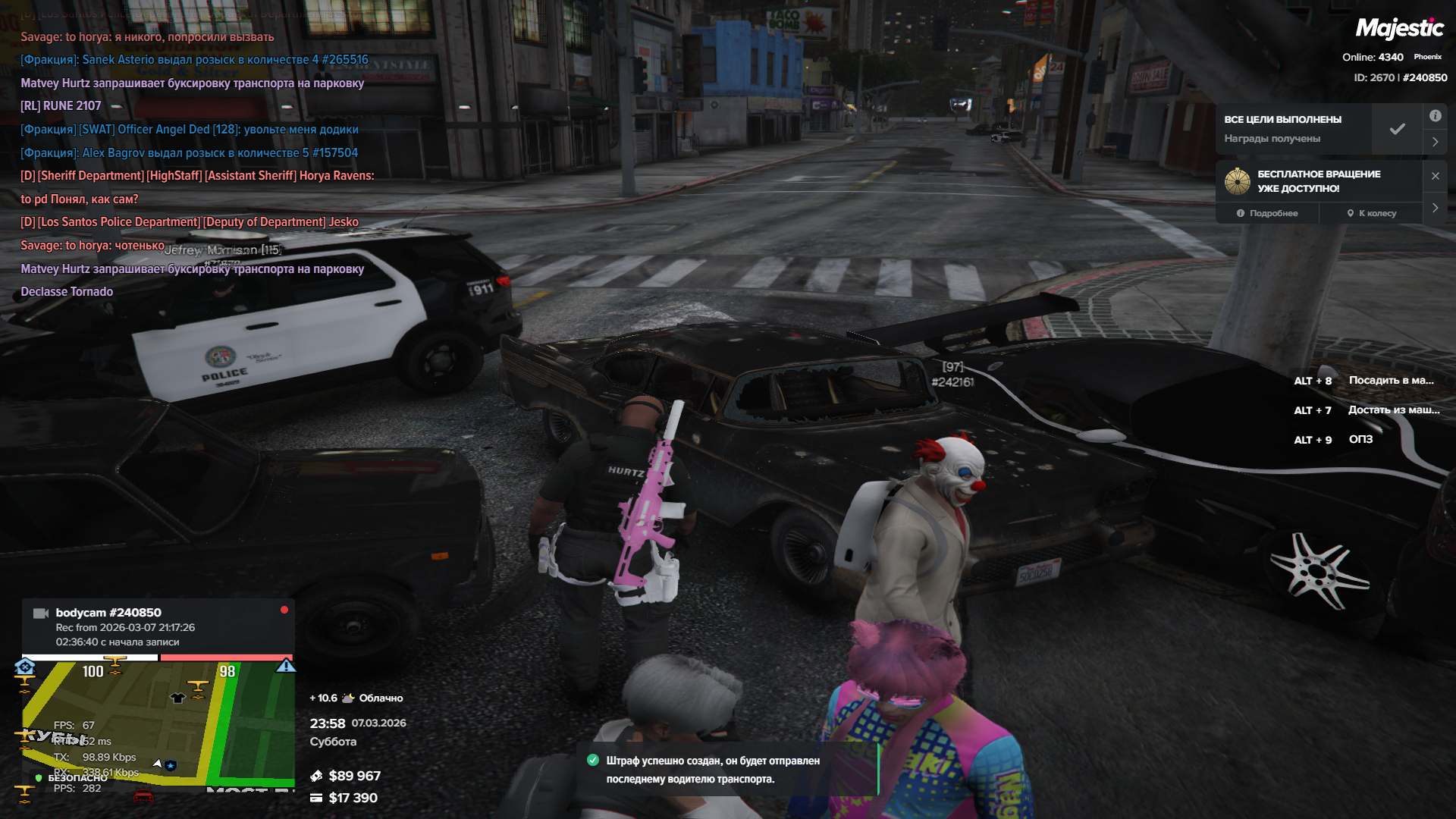The image size is (1456, 819).
Task: Click the bodycam recording panel
Action: pos(158,626)
